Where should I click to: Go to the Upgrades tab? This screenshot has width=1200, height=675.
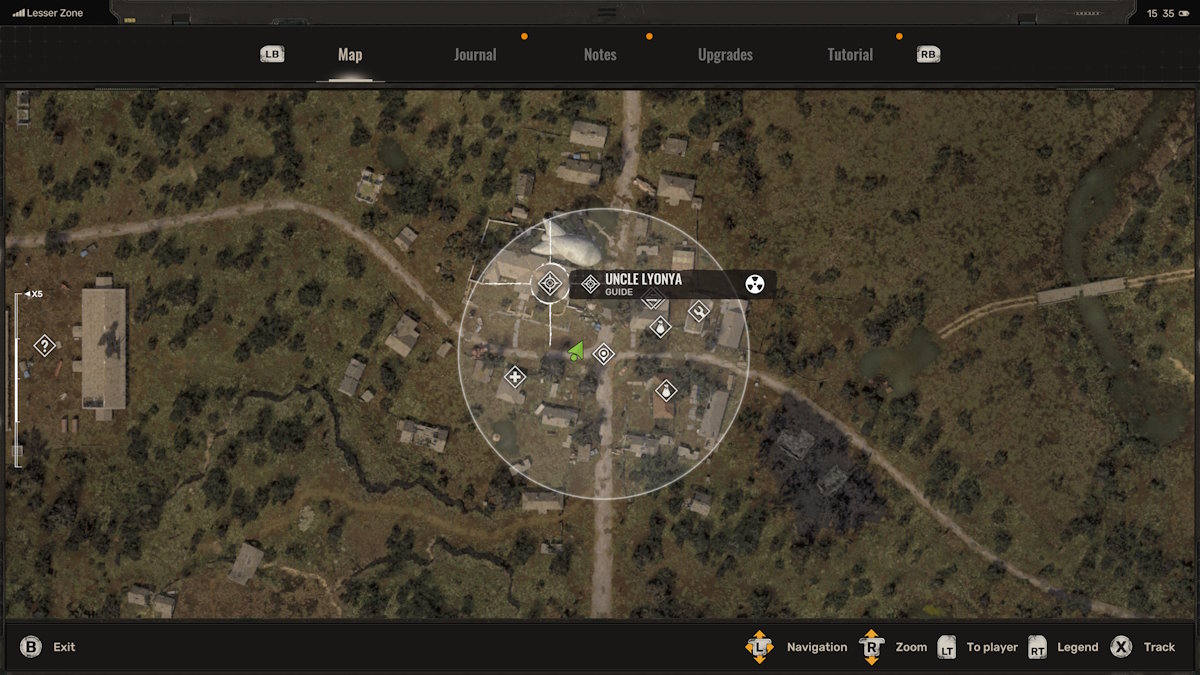[x=725, y=55]
